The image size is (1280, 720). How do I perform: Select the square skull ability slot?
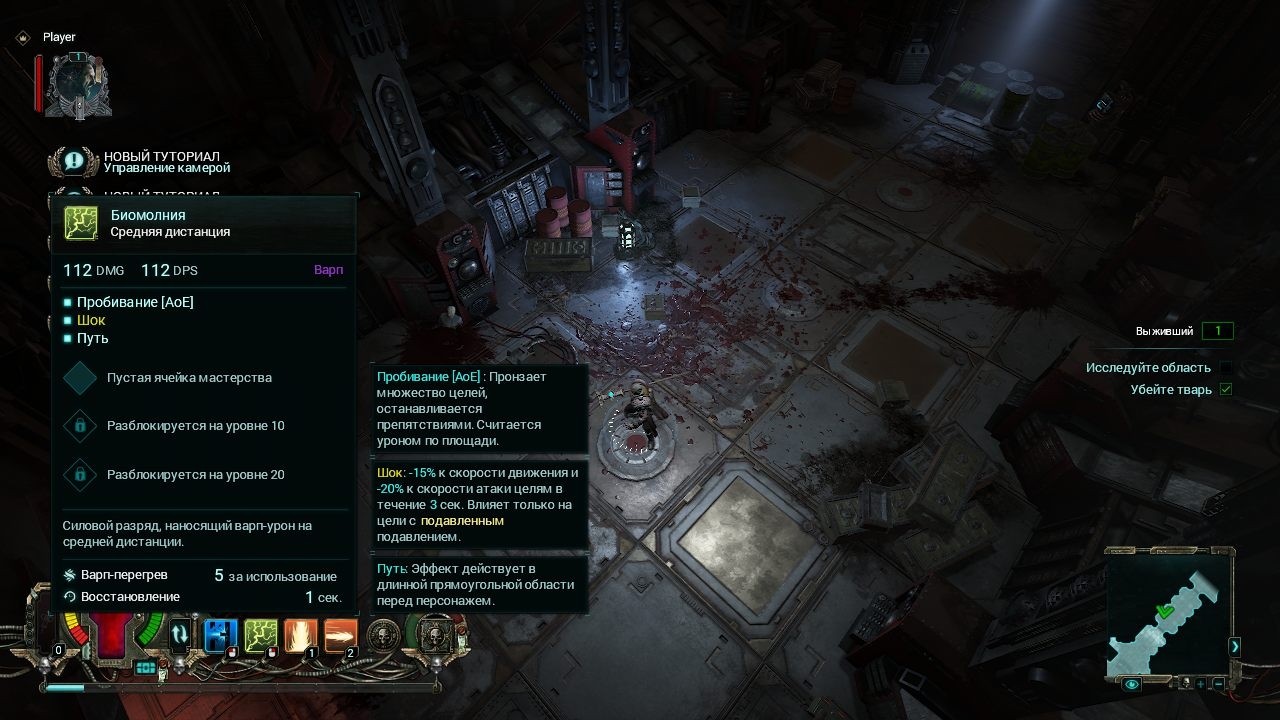[x=435, y=635]
